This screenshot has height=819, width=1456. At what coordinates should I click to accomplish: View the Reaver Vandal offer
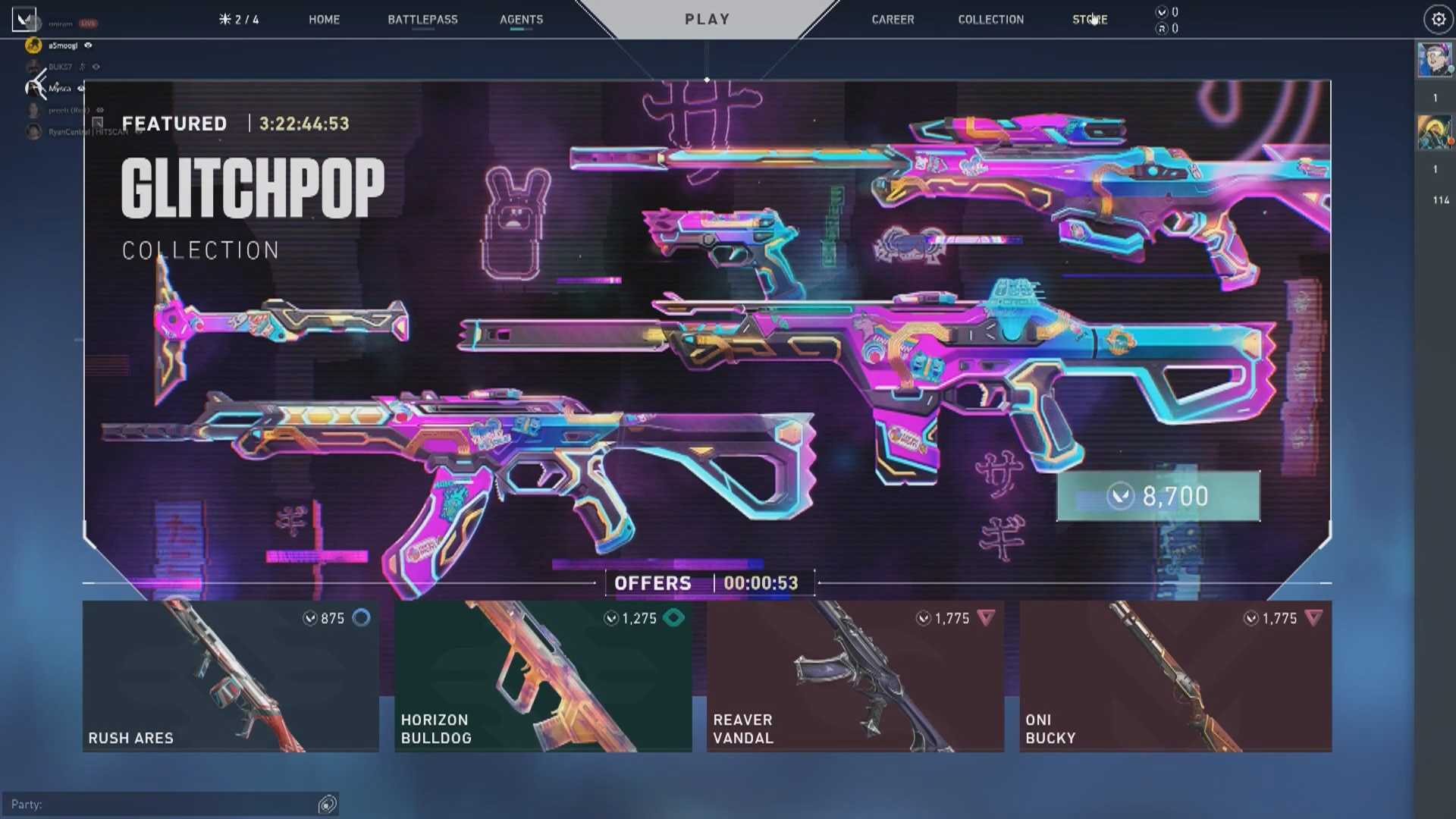855,676
